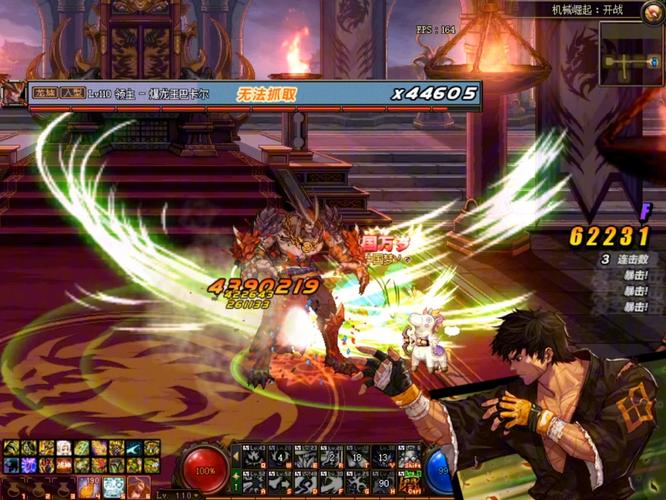Activate the skill showing cooldown 4
Image resolution: width=666 pixels, height=500 pixels.
pyautogui.click(x=279, y=457)
